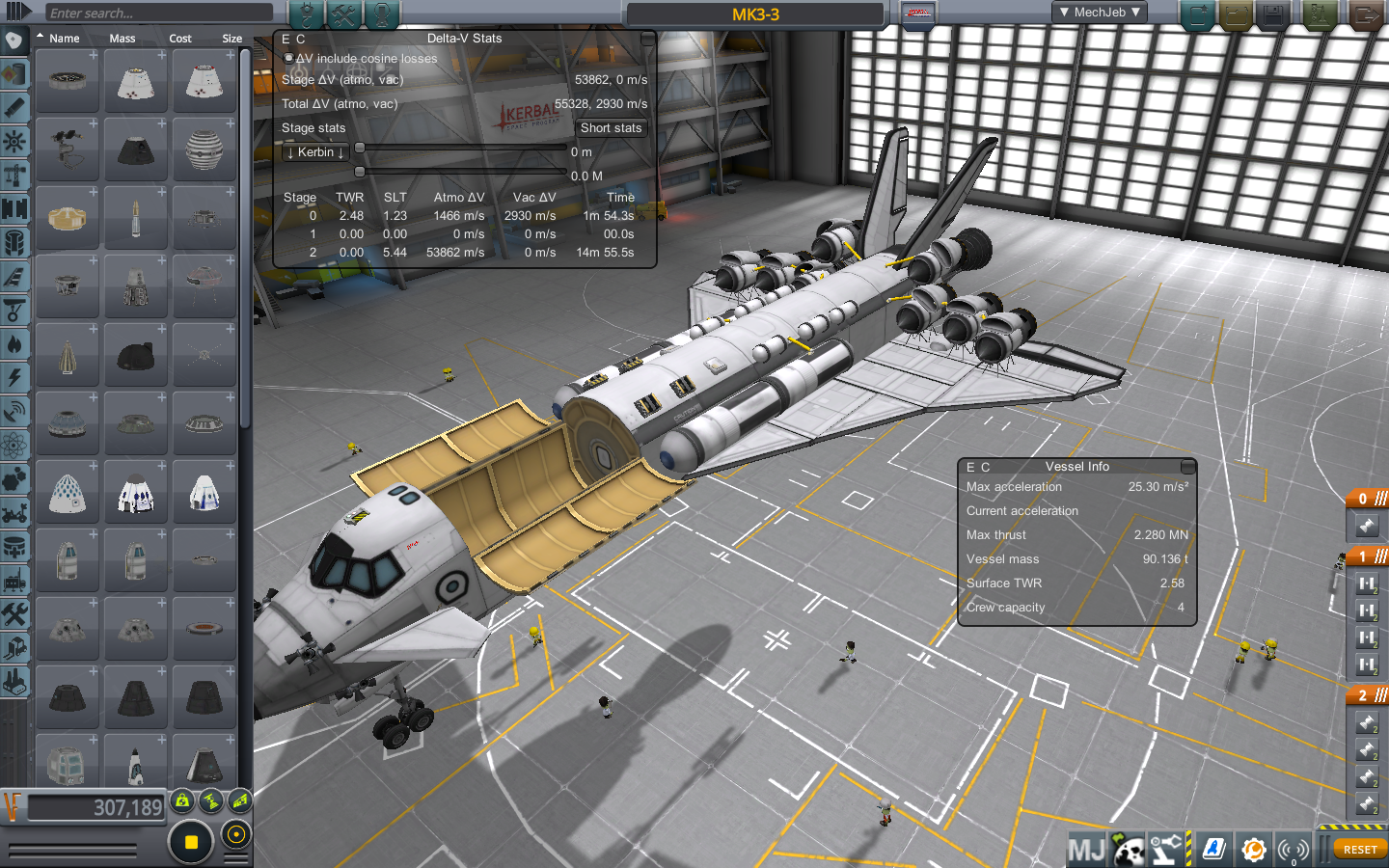Open the MechJeb dropdown menu
The height and width of the screenshot is (868, 1389).
[1100, 13]
